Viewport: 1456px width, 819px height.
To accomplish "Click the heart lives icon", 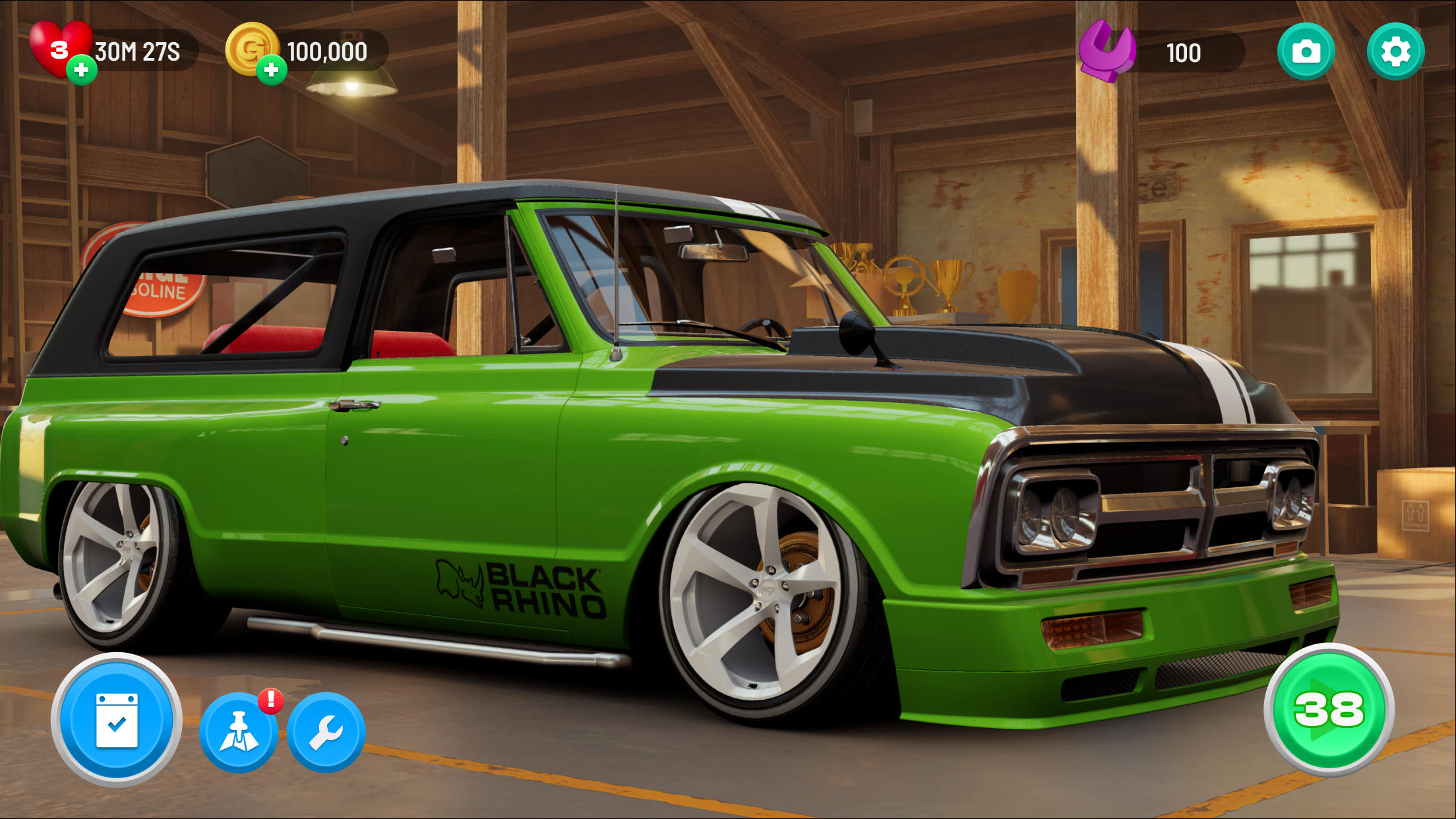I will pyautogui.click(x=61, y=47).
